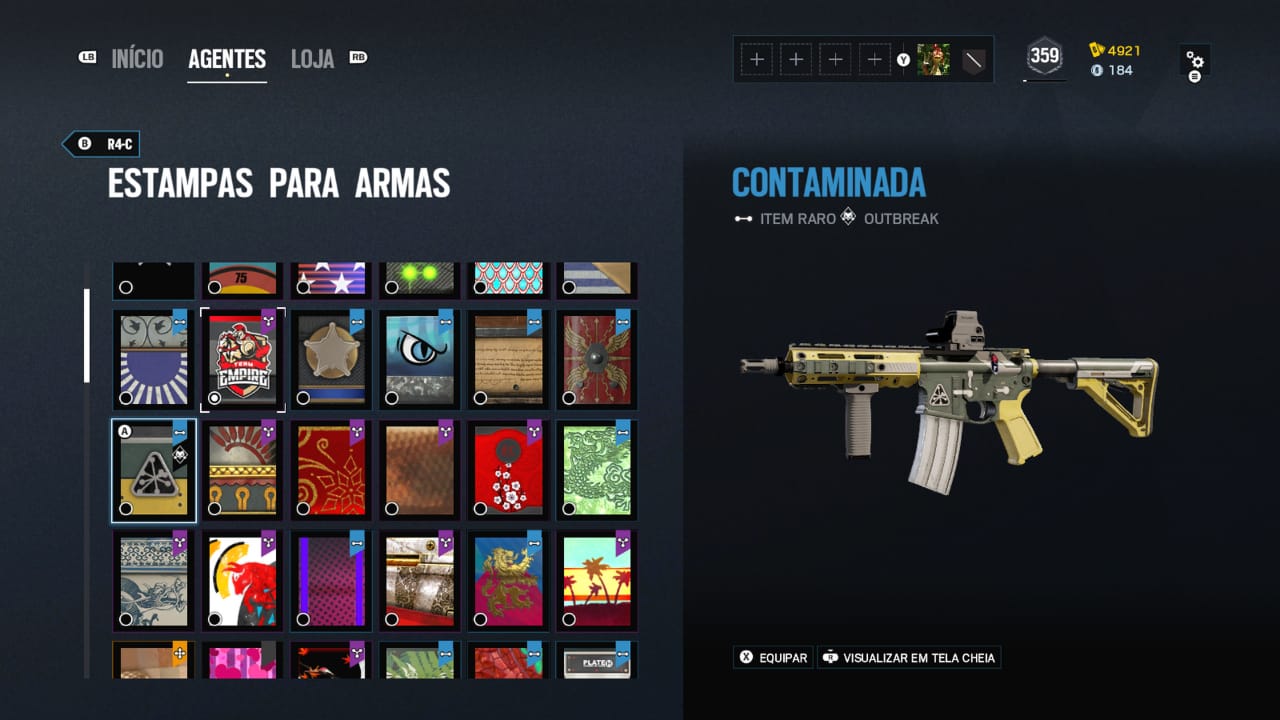The image size is (1280, 720).
Task: Select the PLATE license plate skin thumbnail
Action: (x=595, y=661)
